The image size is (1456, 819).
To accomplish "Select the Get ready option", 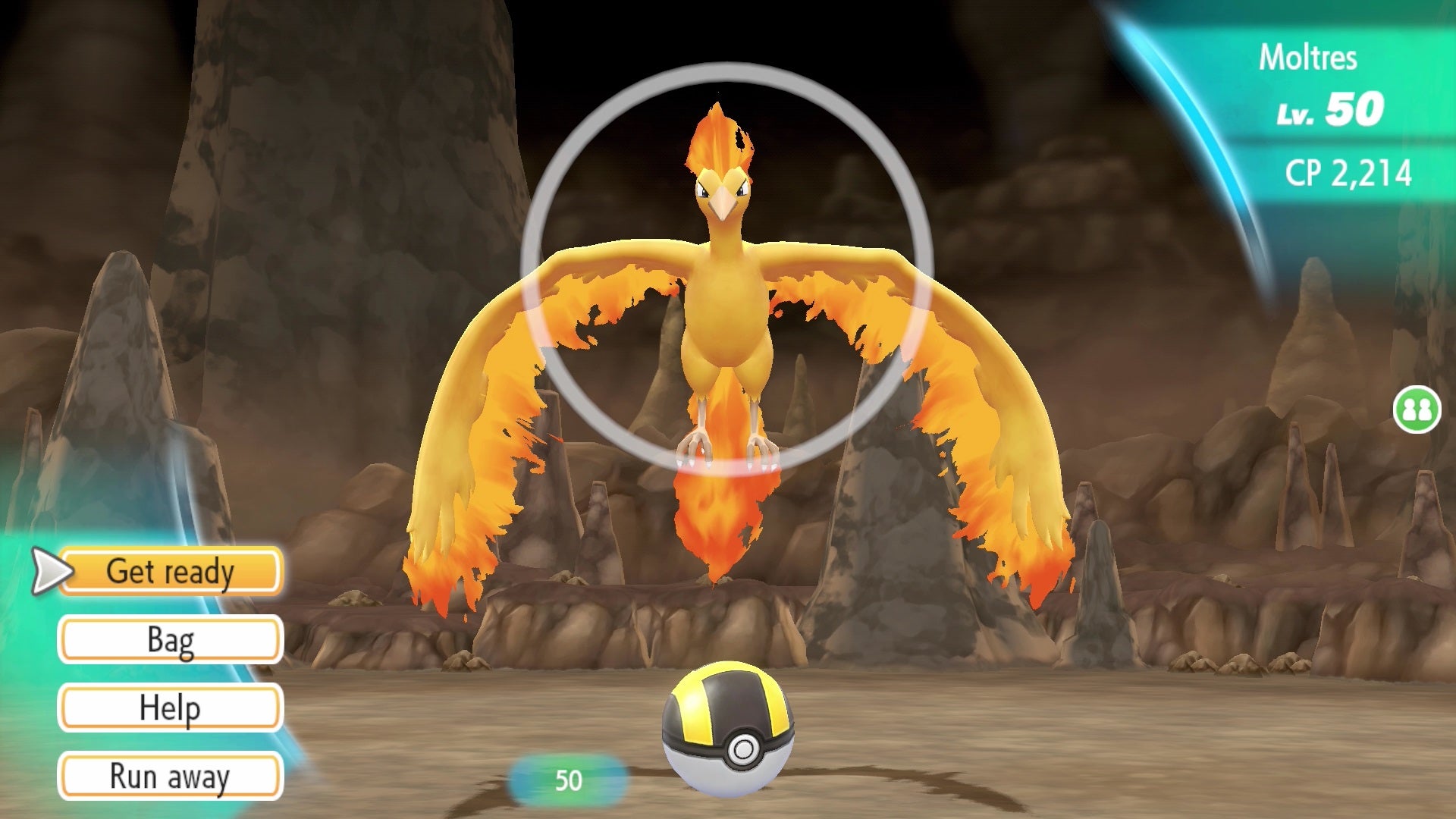I will (x=171, y=573).
